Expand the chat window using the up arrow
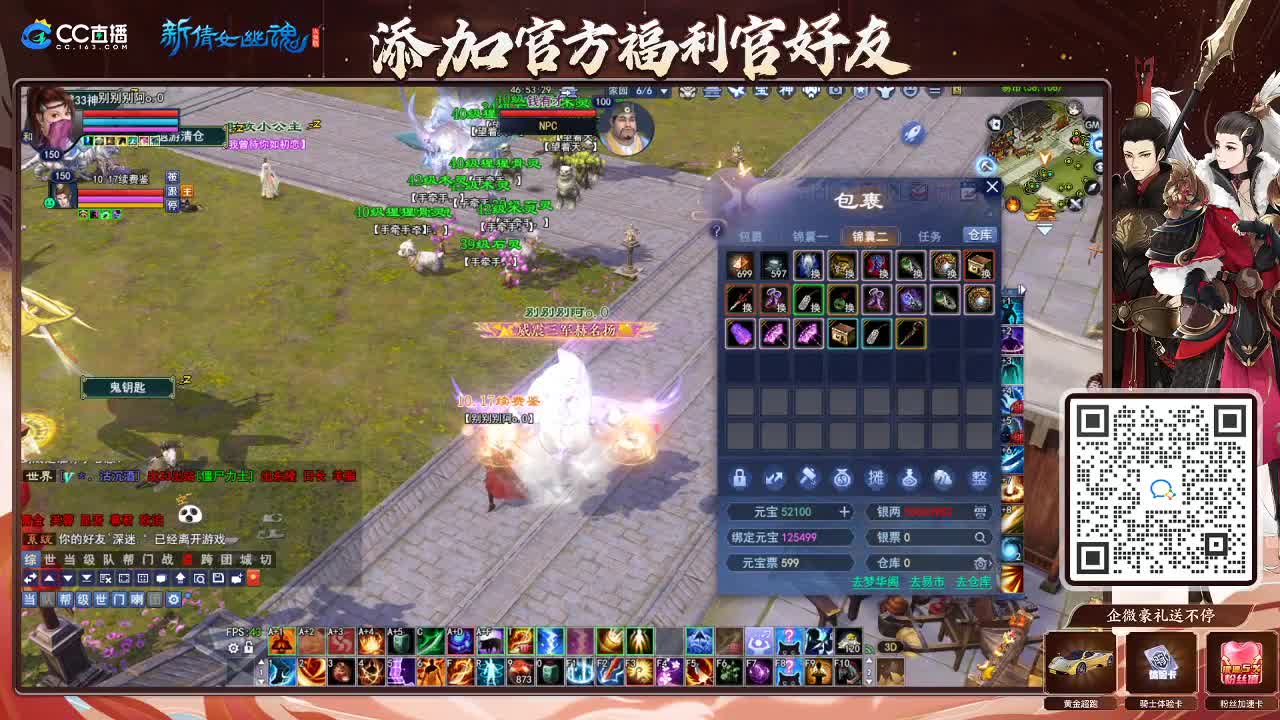The height and width of the screenshot is (720, 1280). 50,578
